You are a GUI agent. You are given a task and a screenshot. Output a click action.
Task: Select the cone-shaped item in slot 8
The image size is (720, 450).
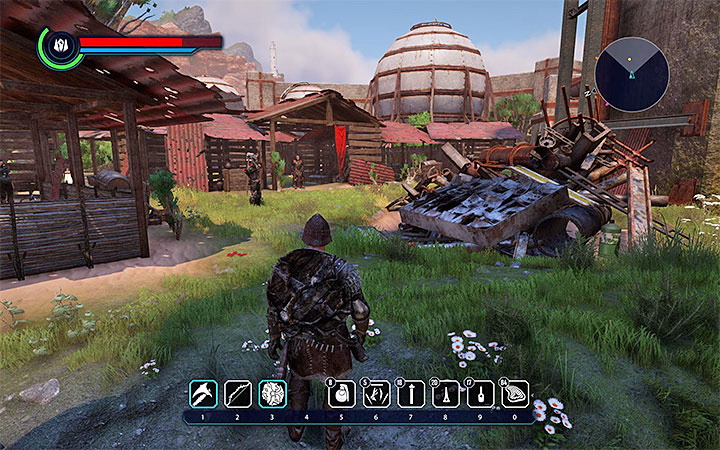click(x=446, y=394)
